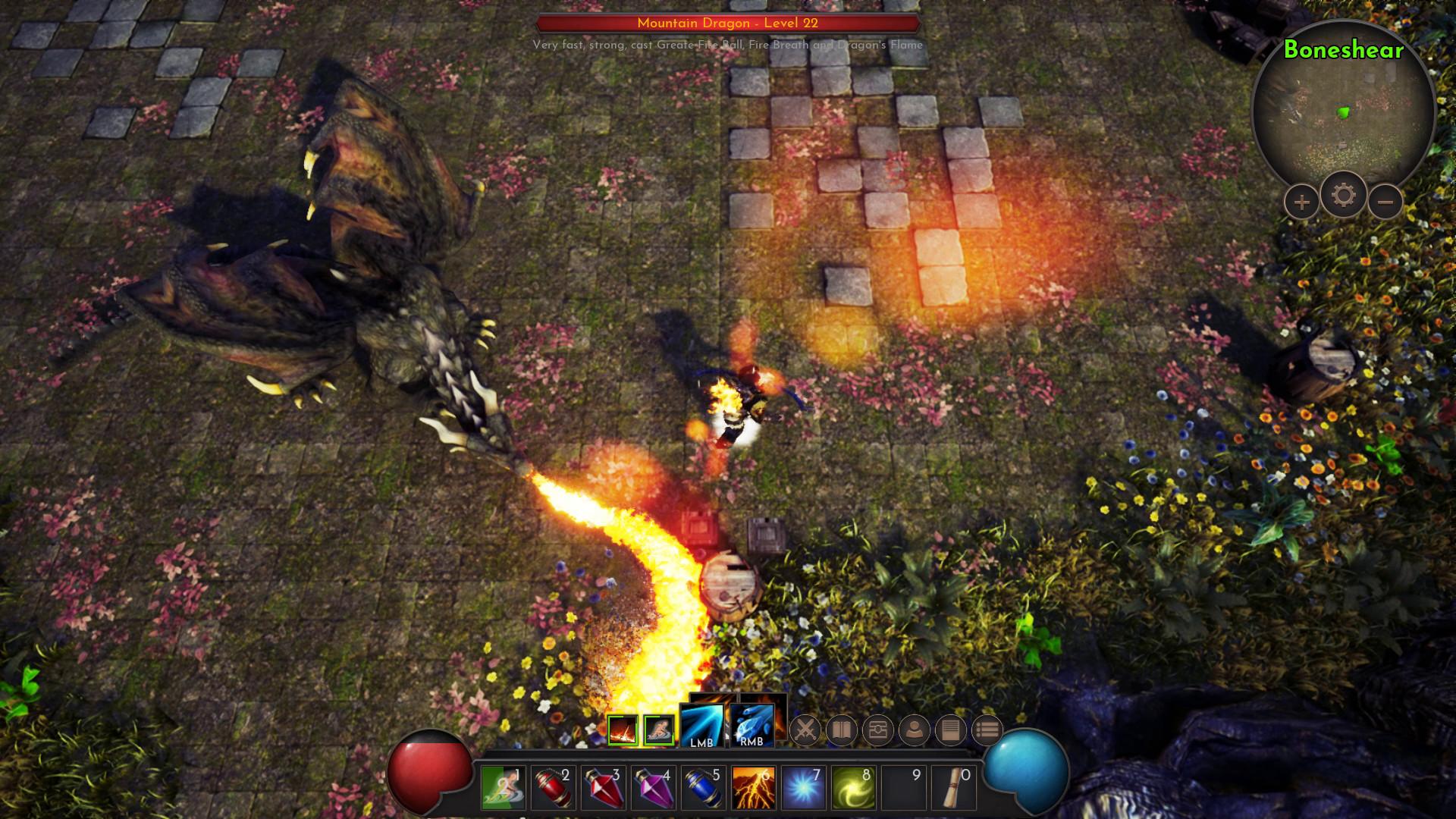
Task: Use the blue canister potion in slot 5
Action: pos(703,787)
